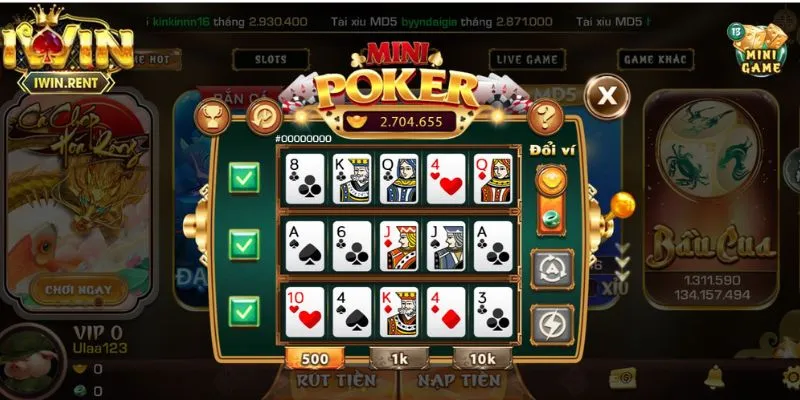The image size is (800, 400).
Task: Toggle the top row checkbox
Action: point(245,180)
